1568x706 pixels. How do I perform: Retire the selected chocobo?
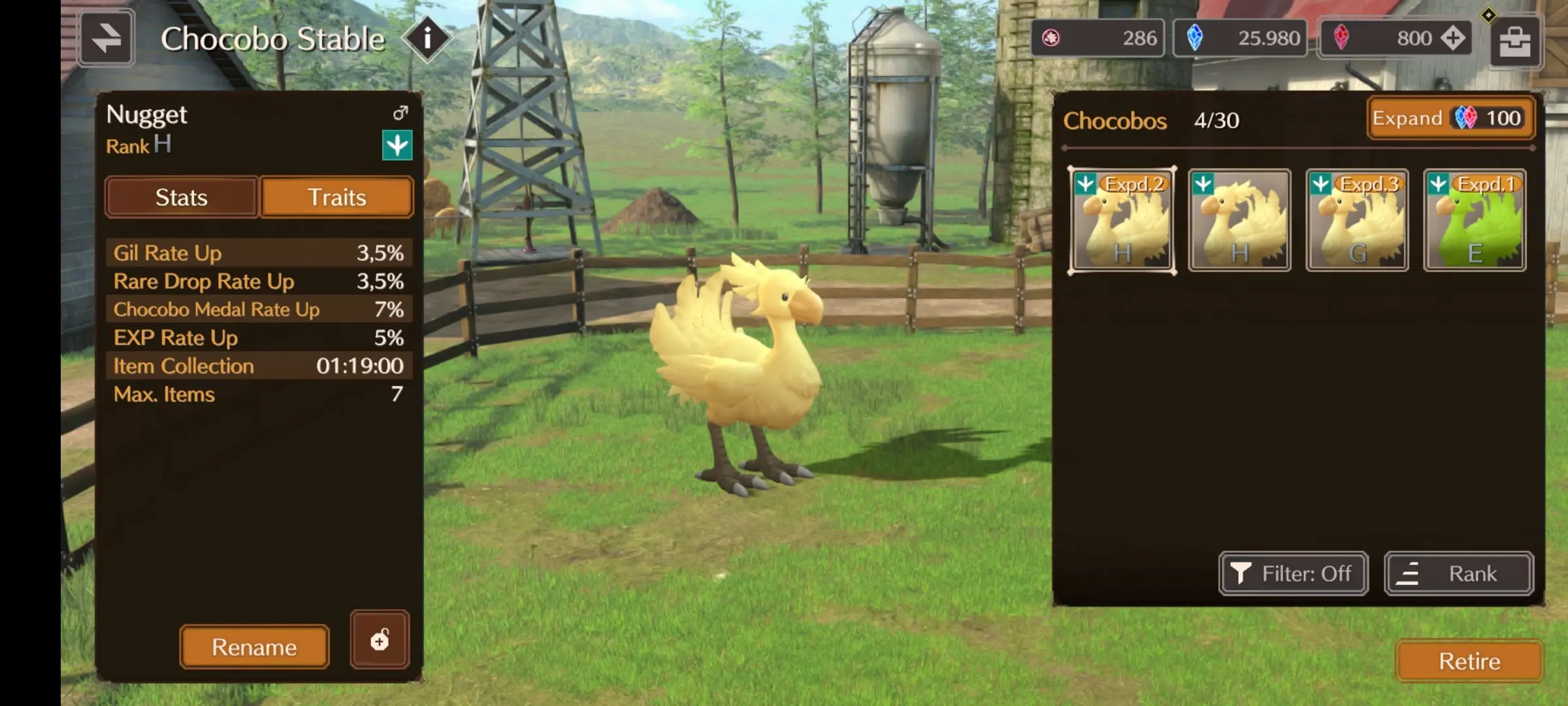(x=1469, y=662)
